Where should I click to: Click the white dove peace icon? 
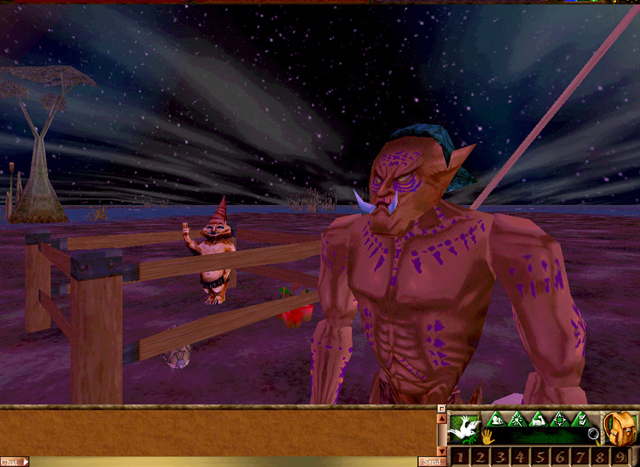pyautogui.click(x=465, y=428)
